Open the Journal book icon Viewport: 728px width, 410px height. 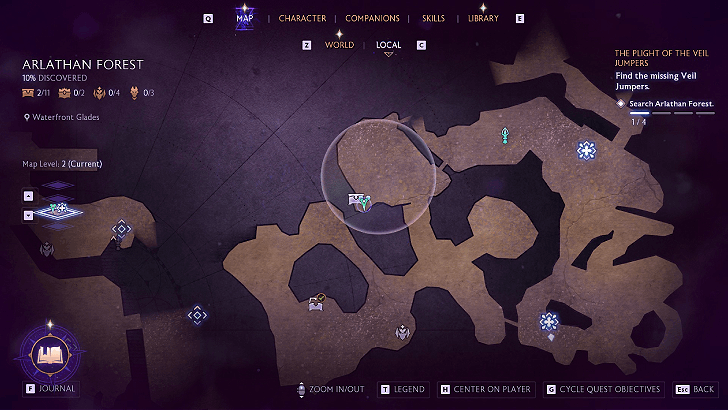48,353
